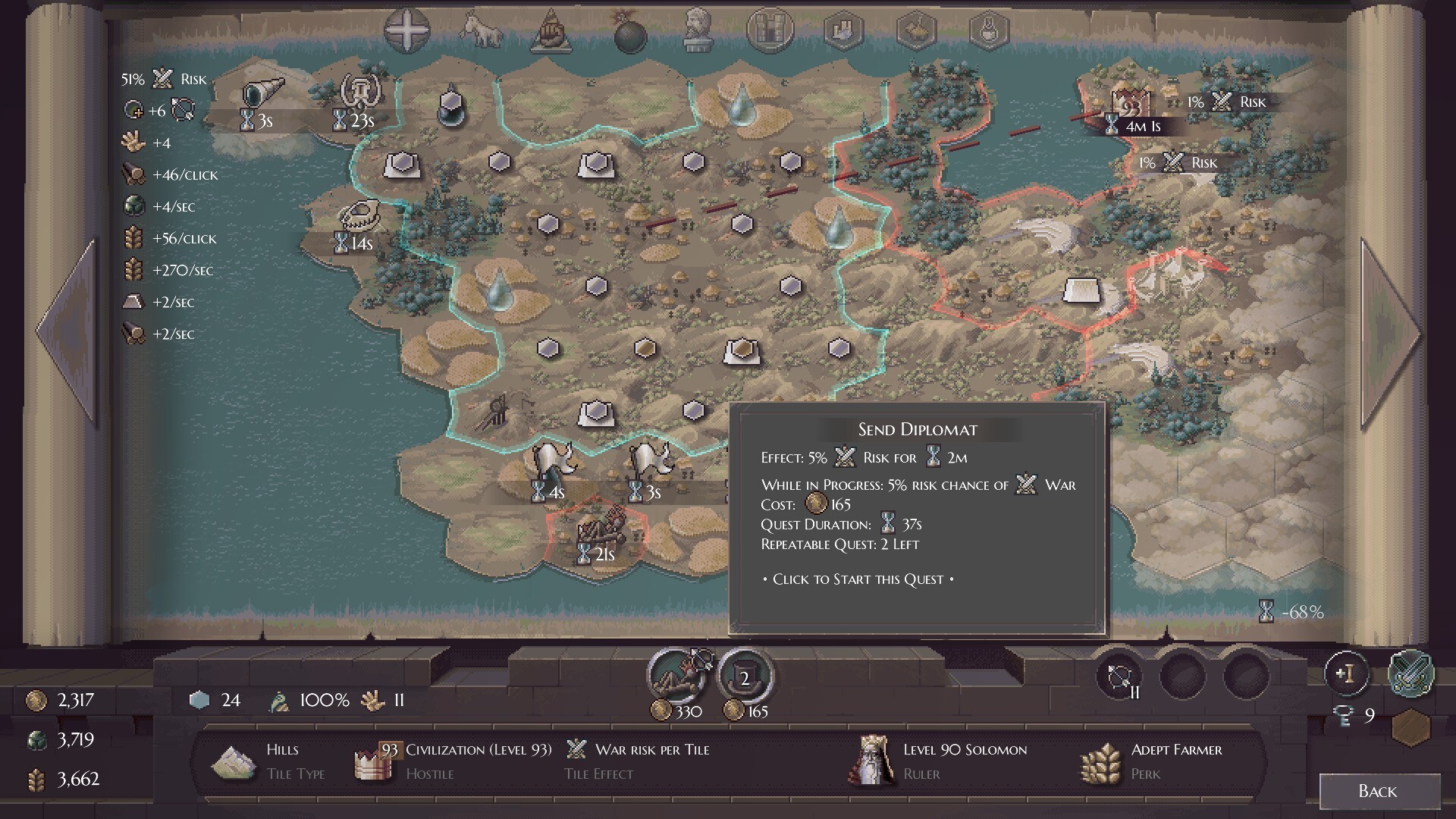The height and width of the screenshot is (819, 1456).
Task: Click the potion flask hexagon icon
Action: coord(990,32)
